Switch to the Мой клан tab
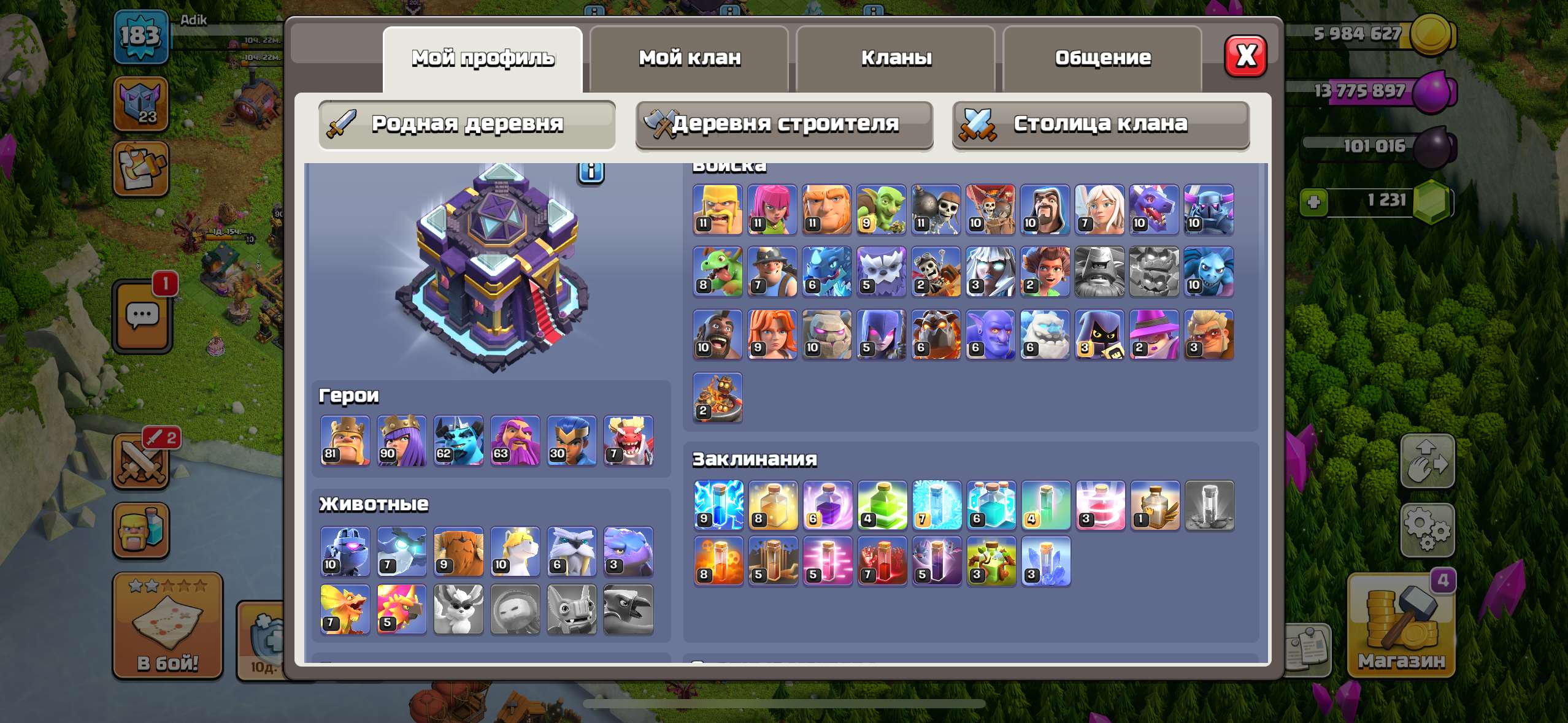 pos(690,57)
